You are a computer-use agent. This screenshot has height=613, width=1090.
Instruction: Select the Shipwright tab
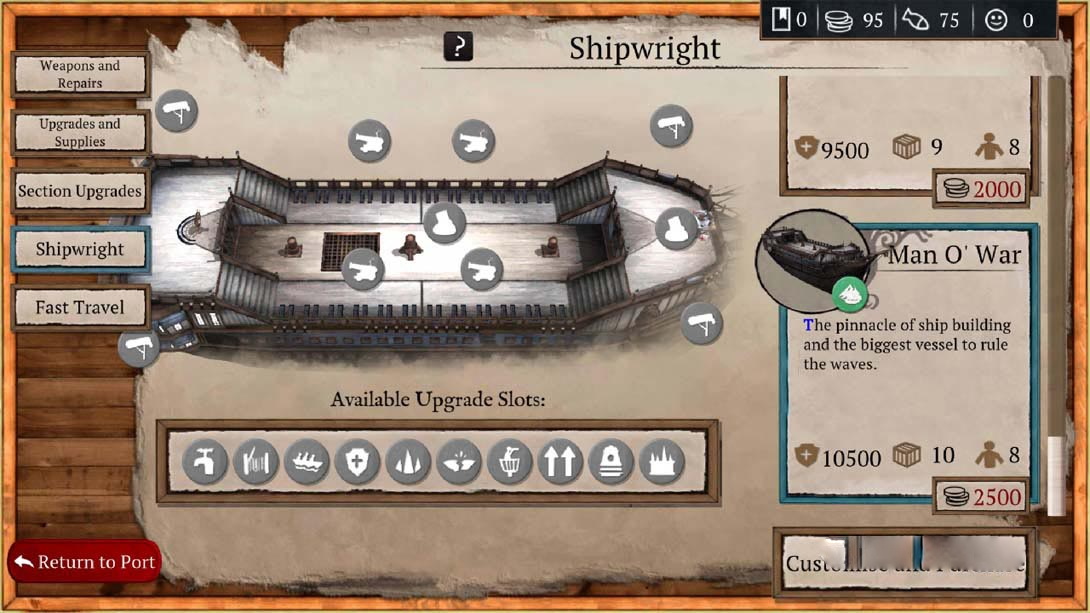click(80, 250)
